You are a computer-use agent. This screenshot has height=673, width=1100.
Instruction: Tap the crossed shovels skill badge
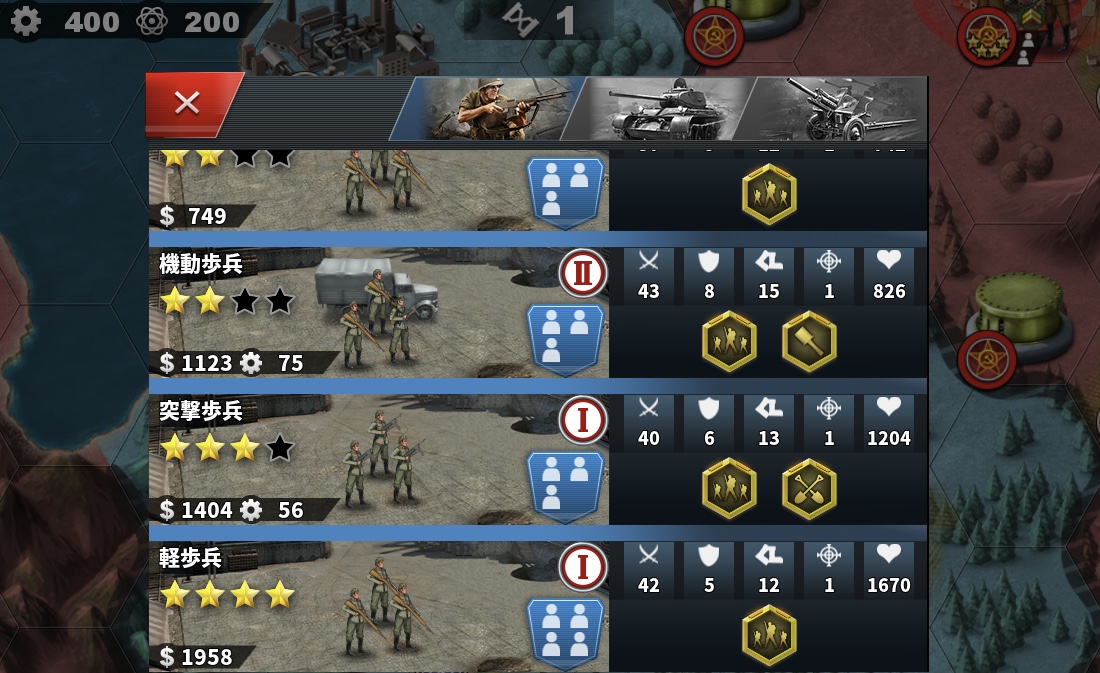809,488
